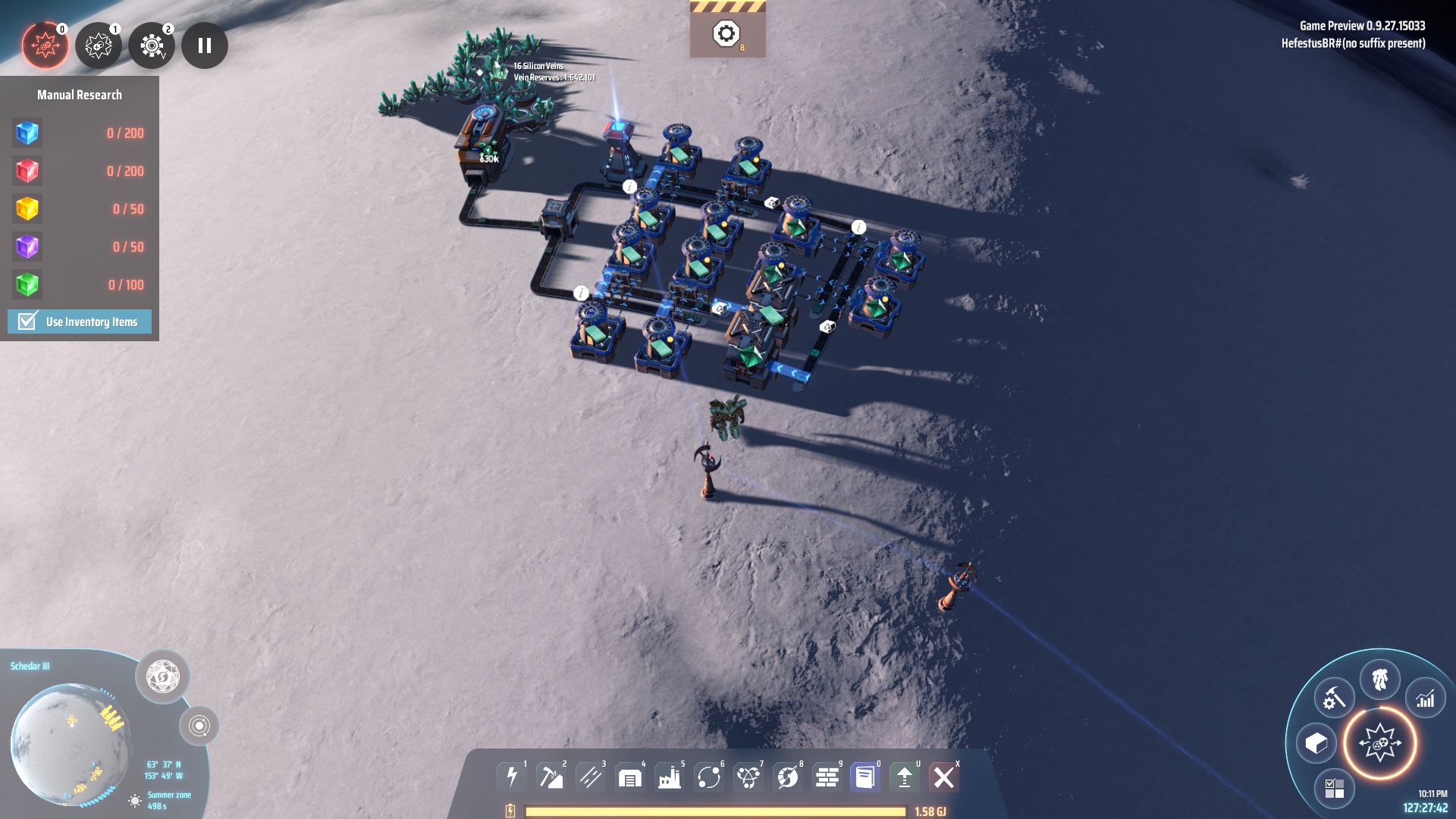Open the hammer and gear build menu

[1334, 698]
